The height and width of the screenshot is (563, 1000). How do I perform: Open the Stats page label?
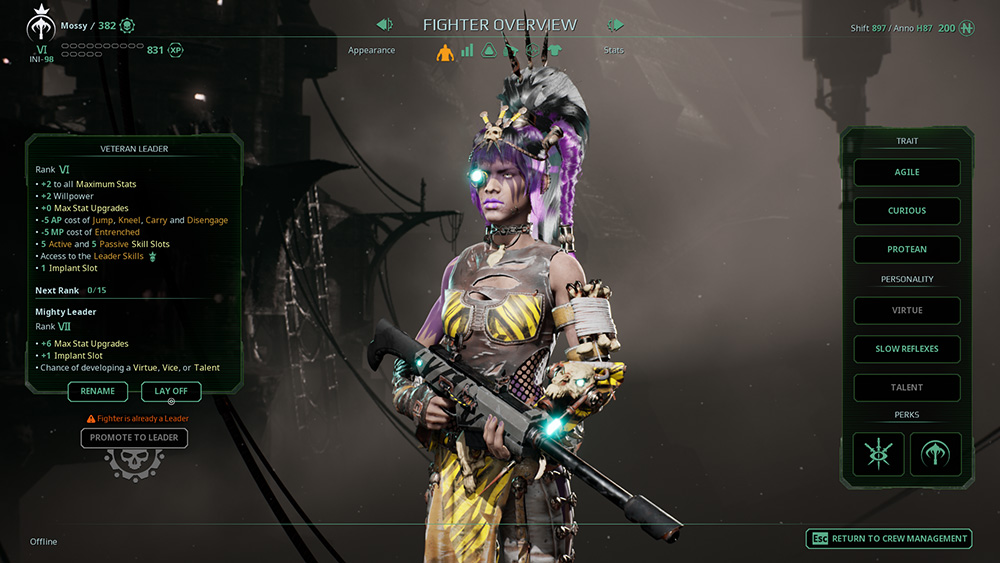point(613,50)
